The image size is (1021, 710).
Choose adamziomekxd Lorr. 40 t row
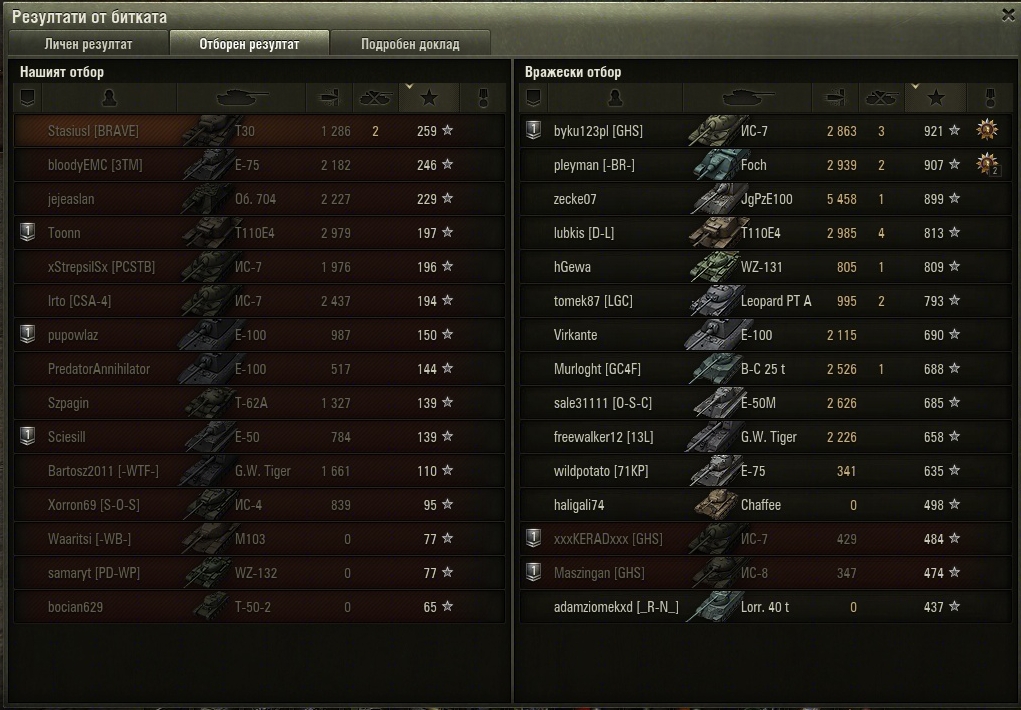[x=740, y=607]
